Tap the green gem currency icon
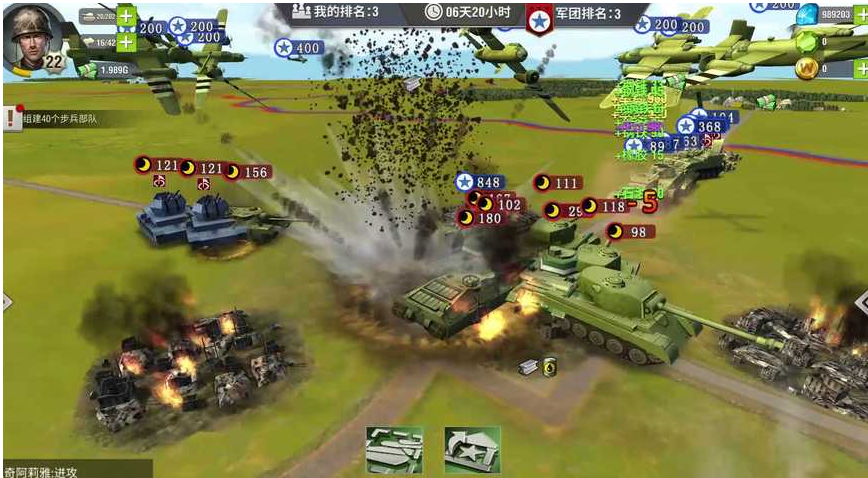 click(806, 42)
